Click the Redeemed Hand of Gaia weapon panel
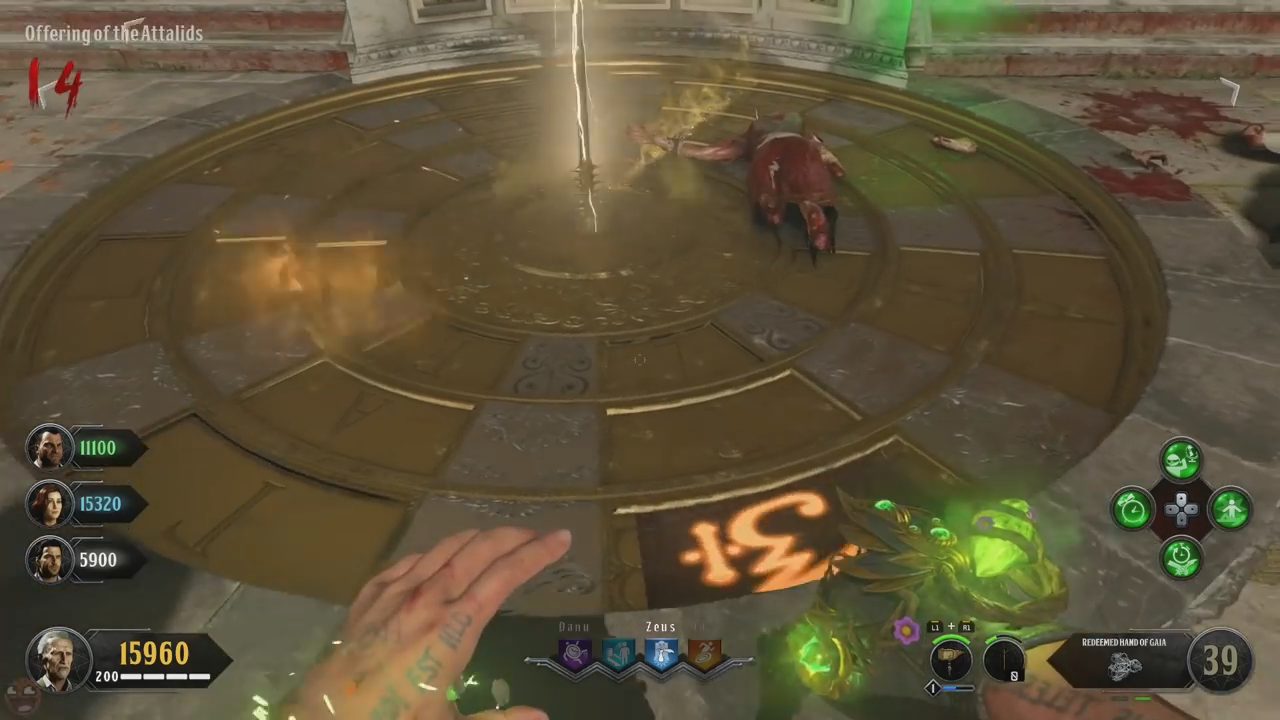 tap(1120, 660)
